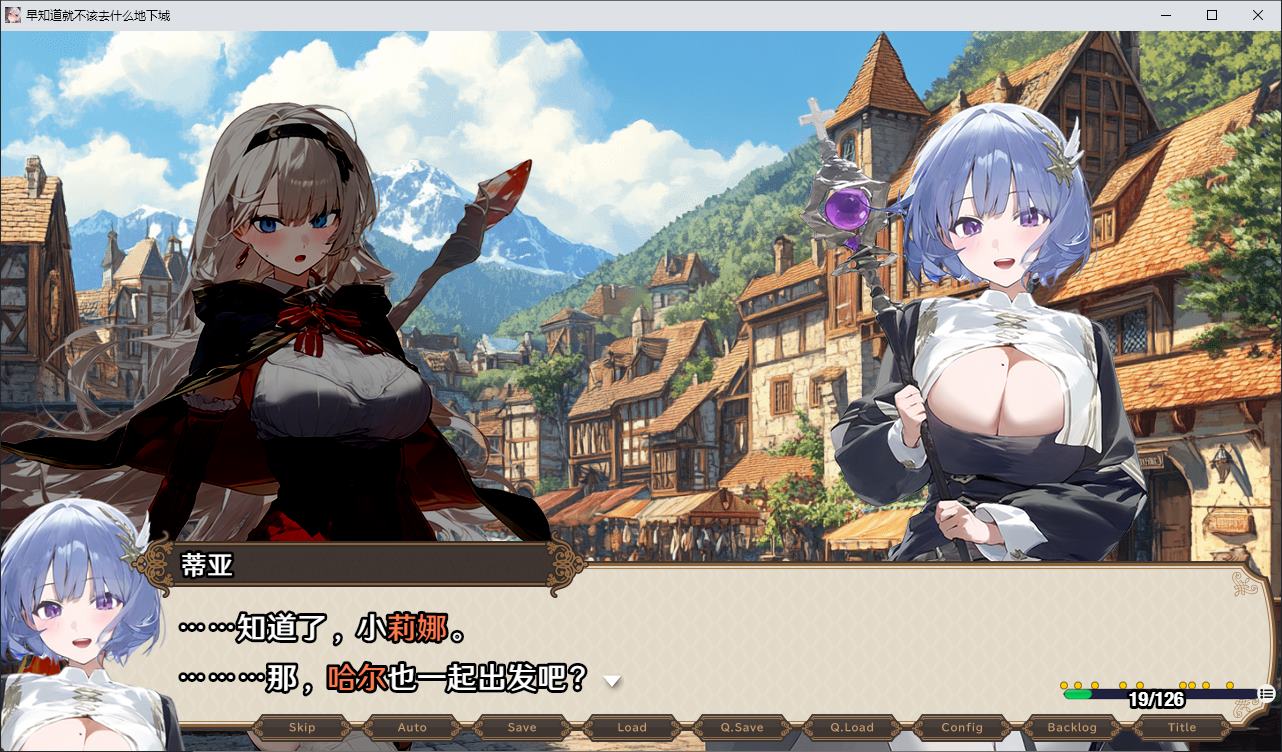Image resolution: width=1282 pixels, height=752 pixels.
Task: Click the last yellow dot on the progress bar
Action: 1230,685
